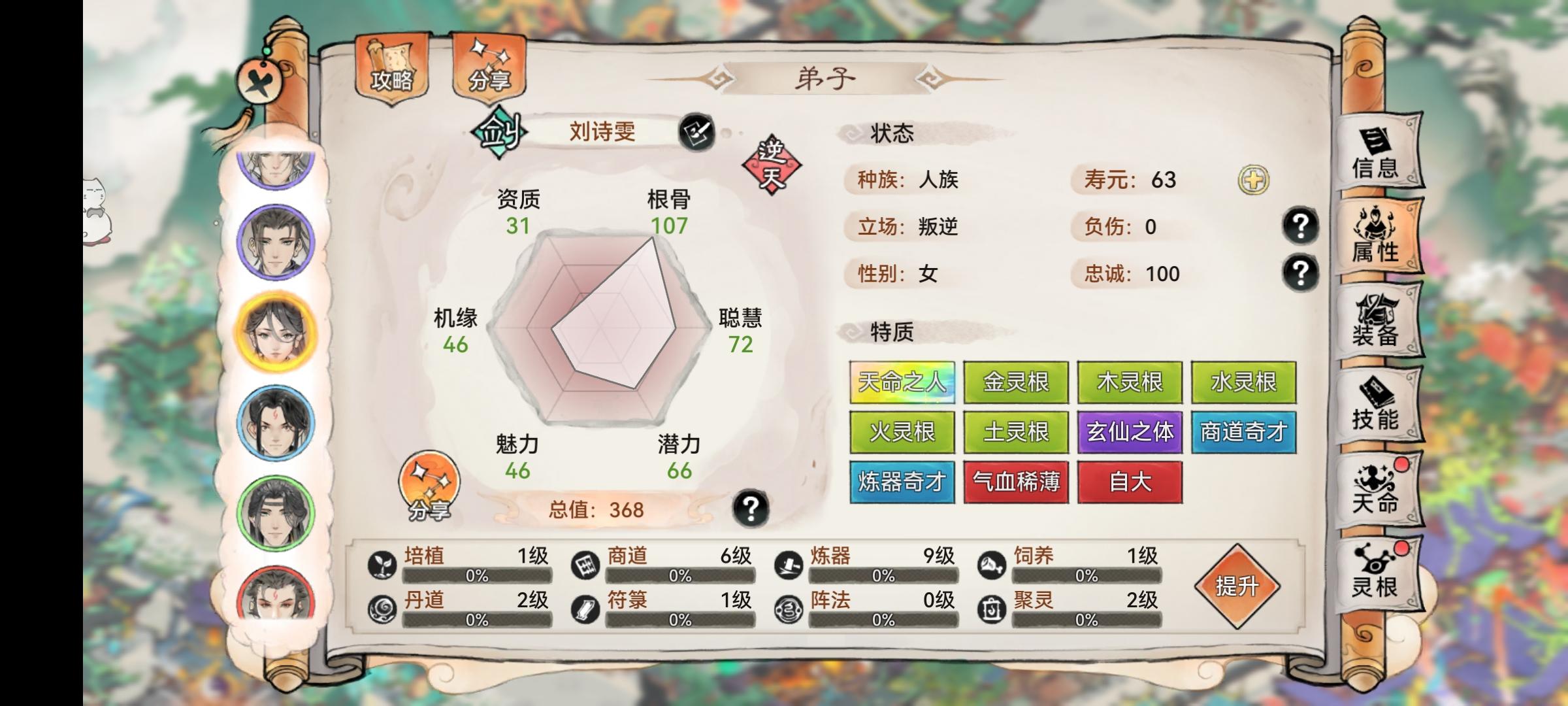Click the red 自大 trait tag
Image resolution: width=1568 pixels, height=706 pixels.
1129,482
